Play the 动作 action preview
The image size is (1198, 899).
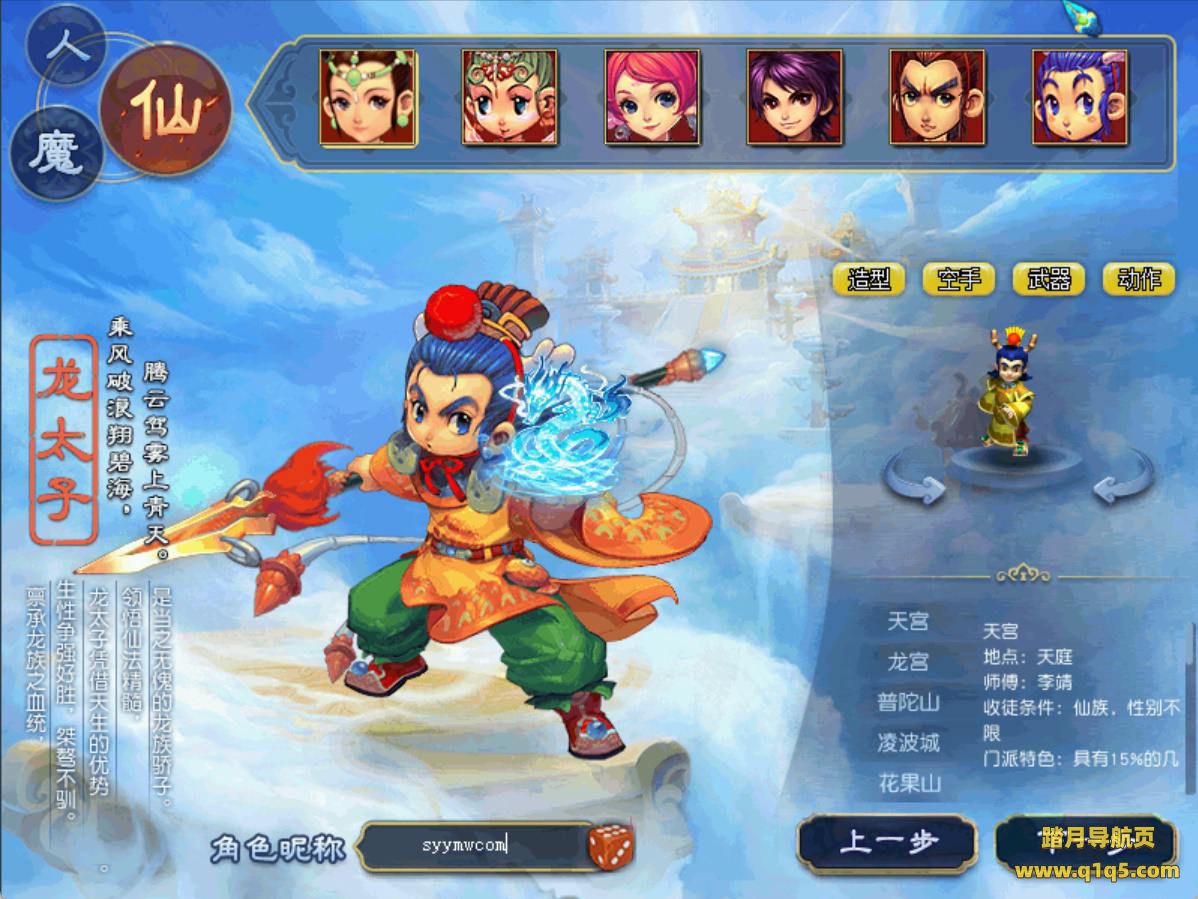[x=1138, y=279]
